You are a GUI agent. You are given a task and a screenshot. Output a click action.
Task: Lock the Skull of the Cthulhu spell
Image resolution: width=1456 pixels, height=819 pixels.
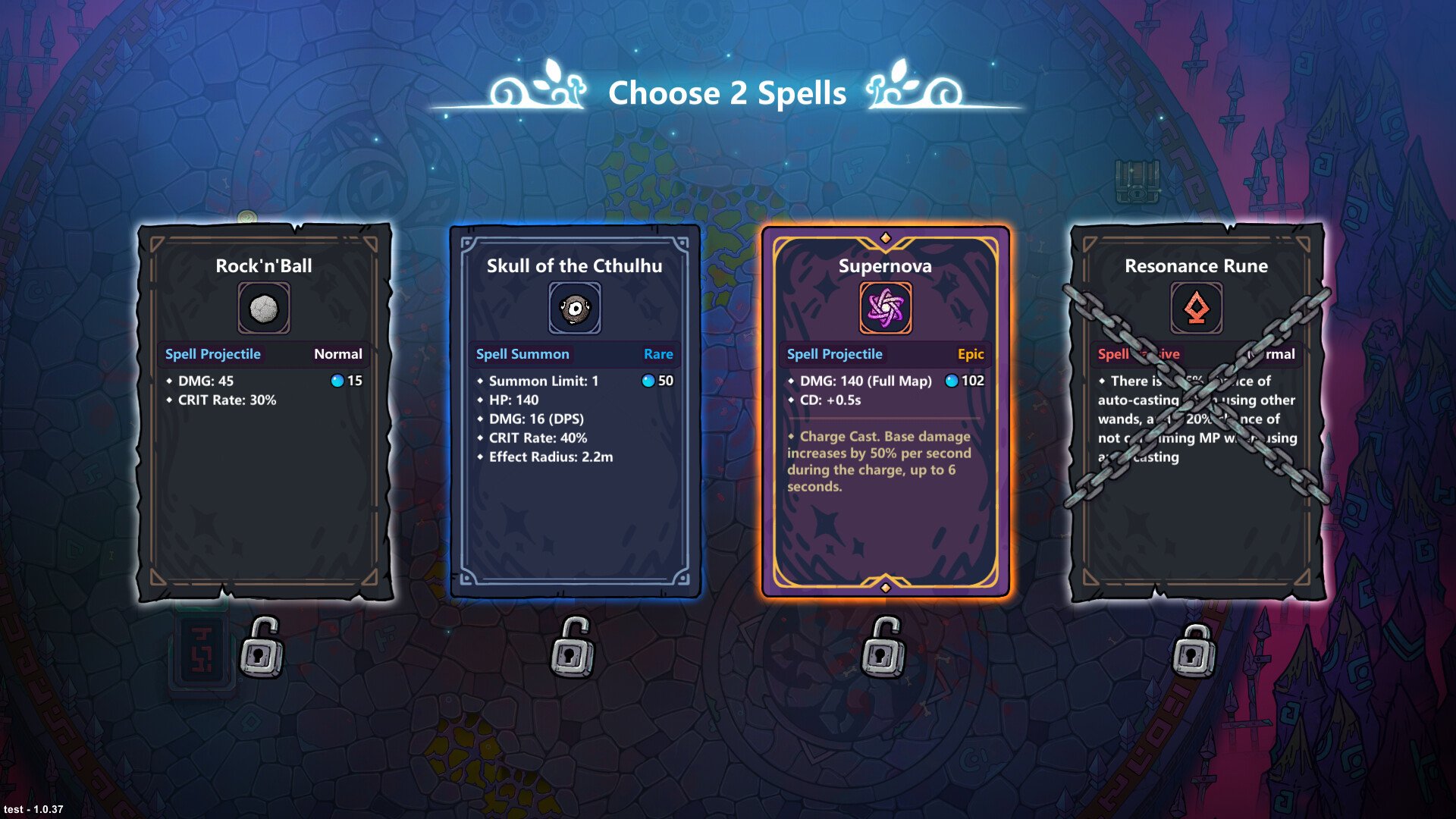[x=573, y=648]
